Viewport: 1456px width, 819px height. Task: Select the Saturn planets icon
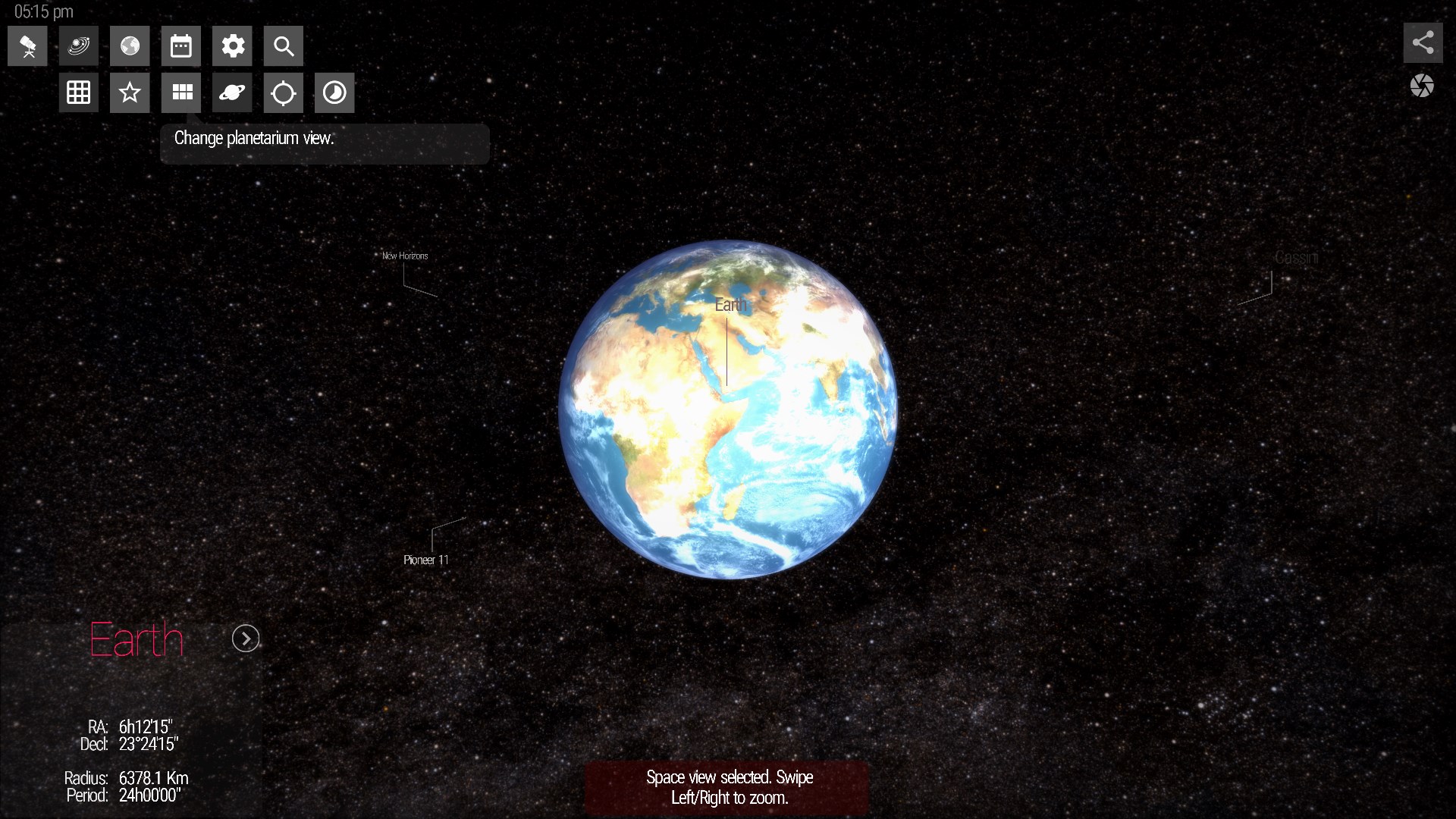coord(232,93)
